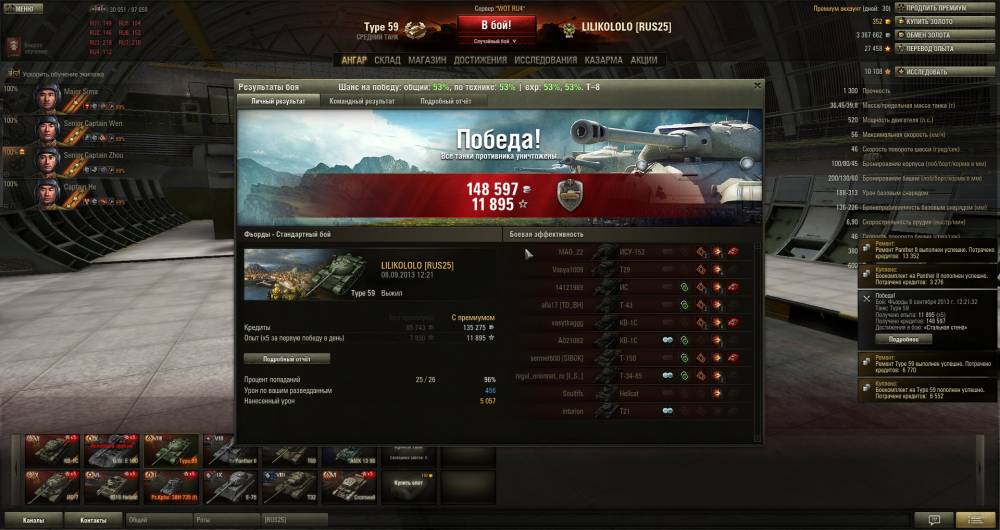Switch to the СКЛАД section
This screenshot has height=530, width=1000.
tap(387, 60)
